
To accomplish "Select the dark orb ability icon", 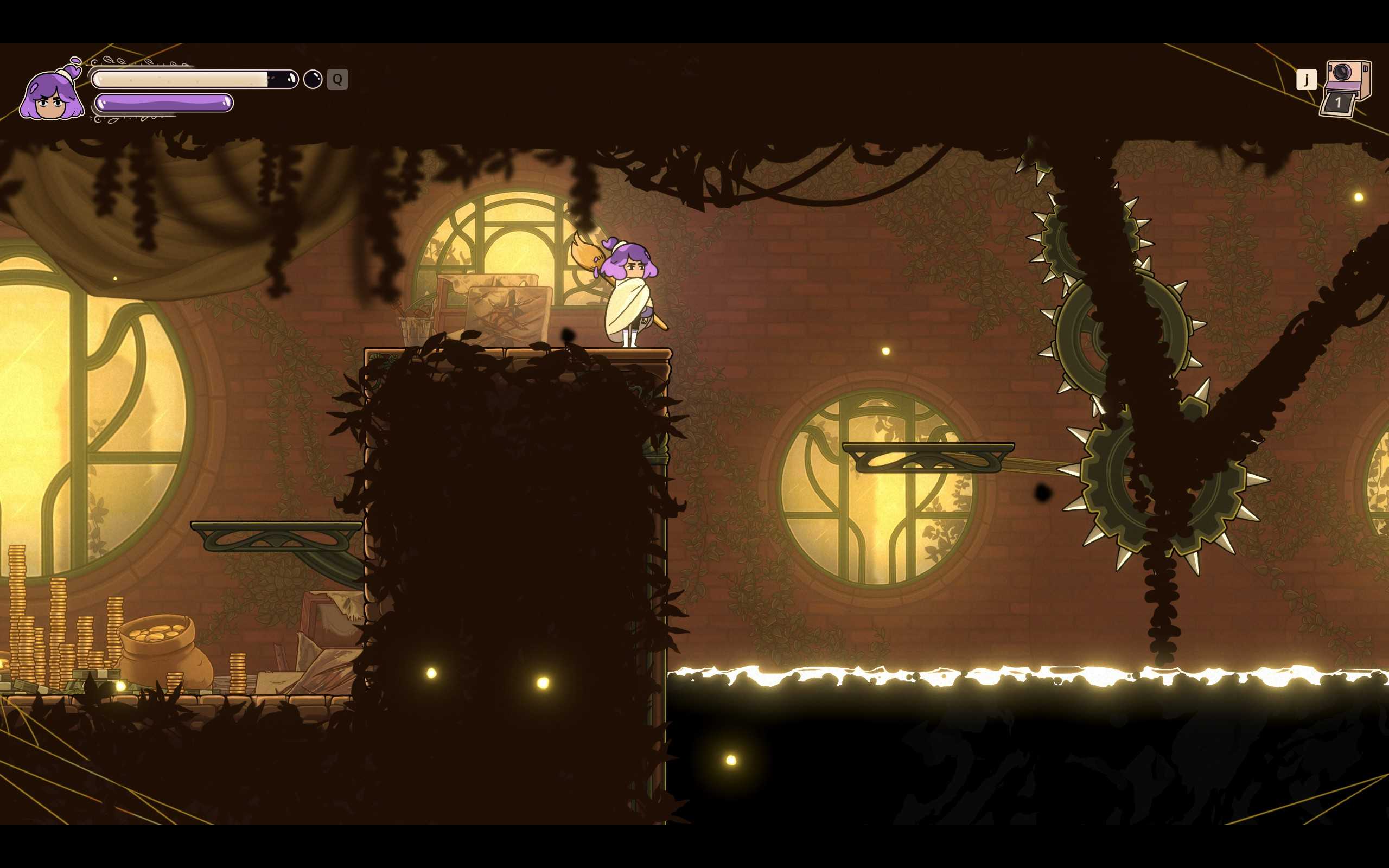I will 313,79.
